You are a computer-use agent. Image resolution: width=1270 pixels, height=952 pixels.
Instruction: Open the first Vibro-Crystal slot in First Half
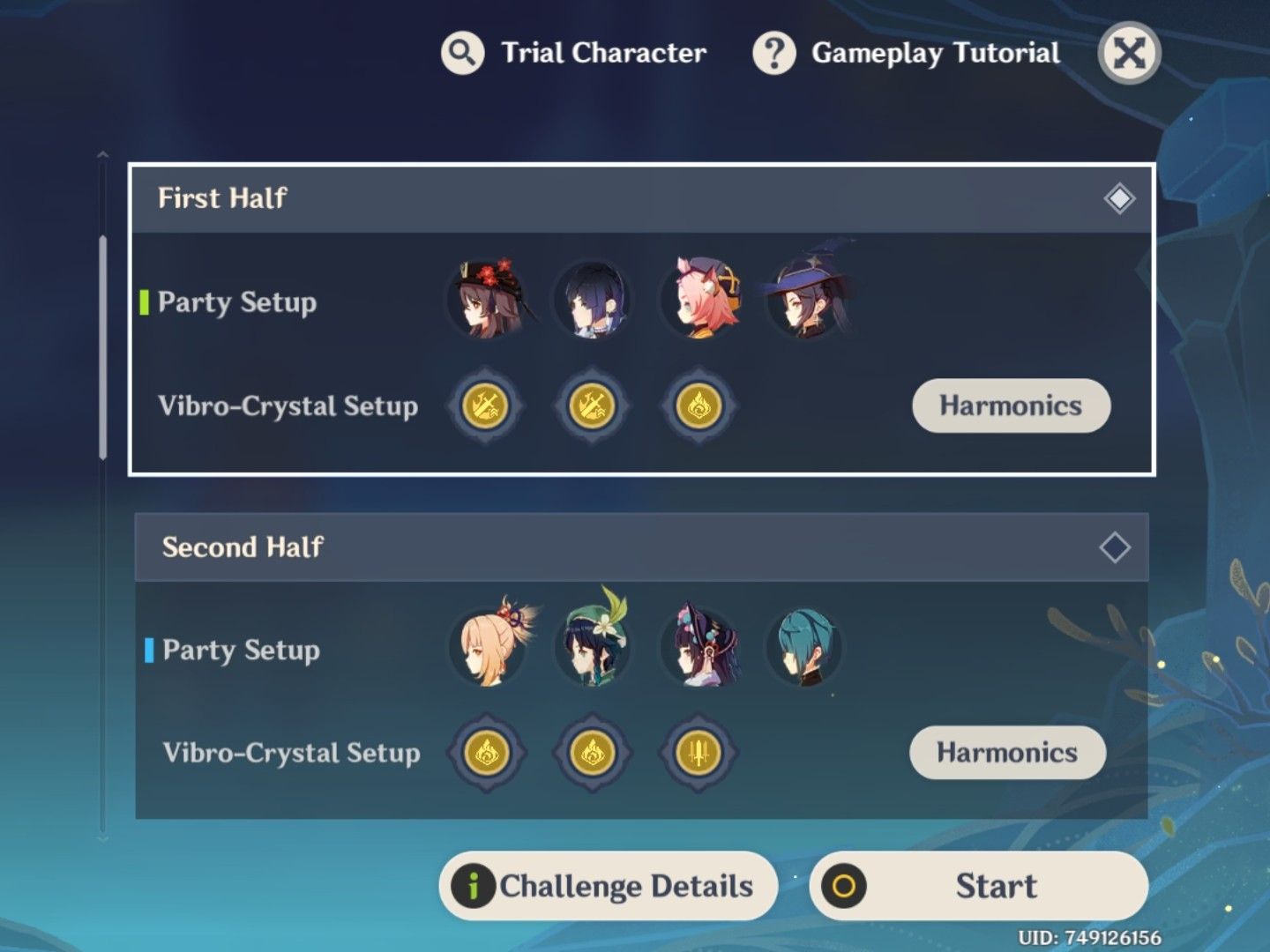486,406
